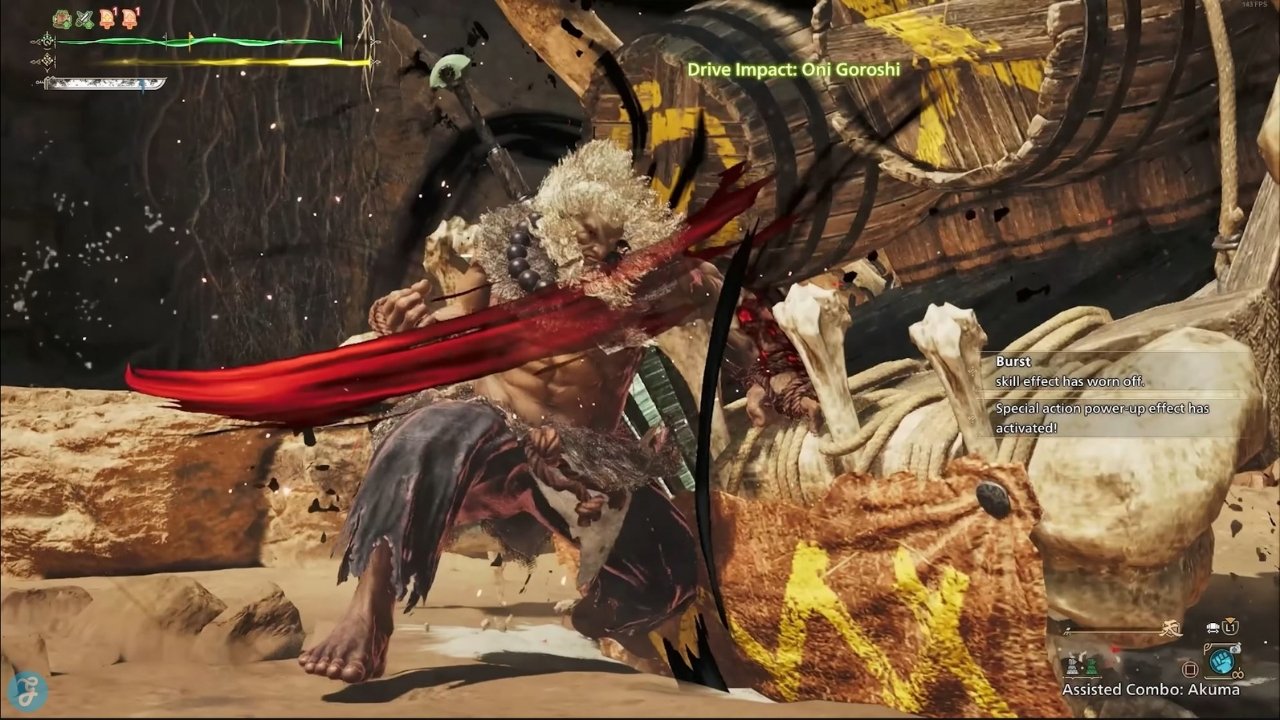Select the second bell icon with the 1
1280x720 pixels.
130,18
